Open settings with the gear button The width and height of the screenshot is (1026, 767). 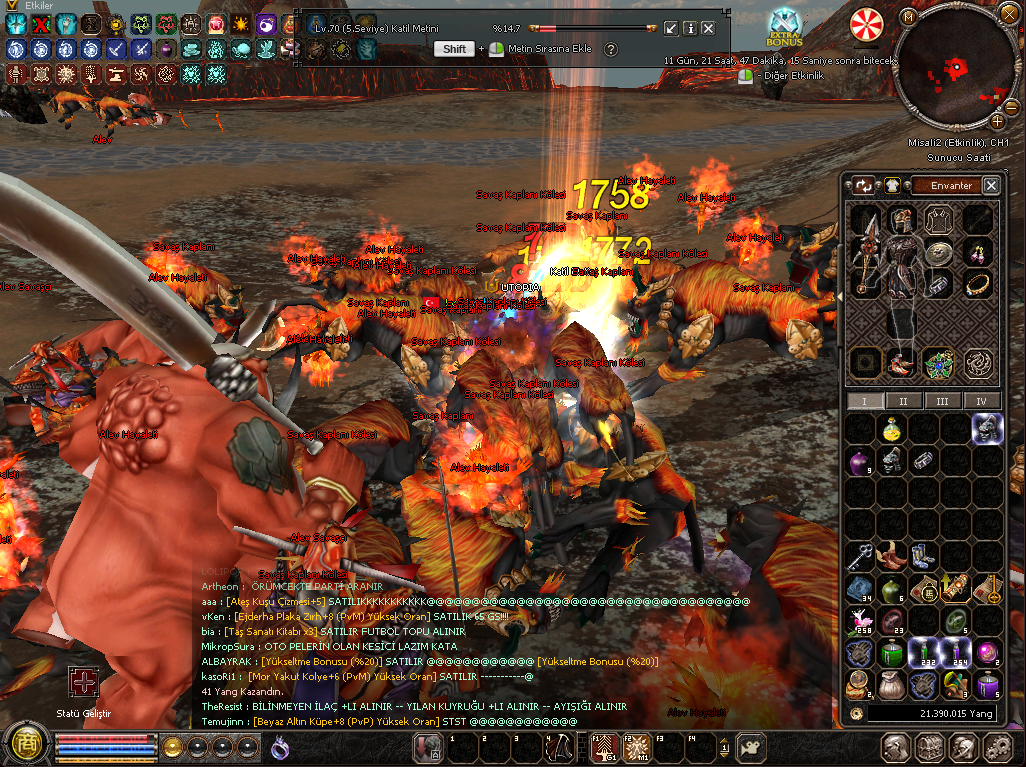pyautogui.click(x=997, y=746)
